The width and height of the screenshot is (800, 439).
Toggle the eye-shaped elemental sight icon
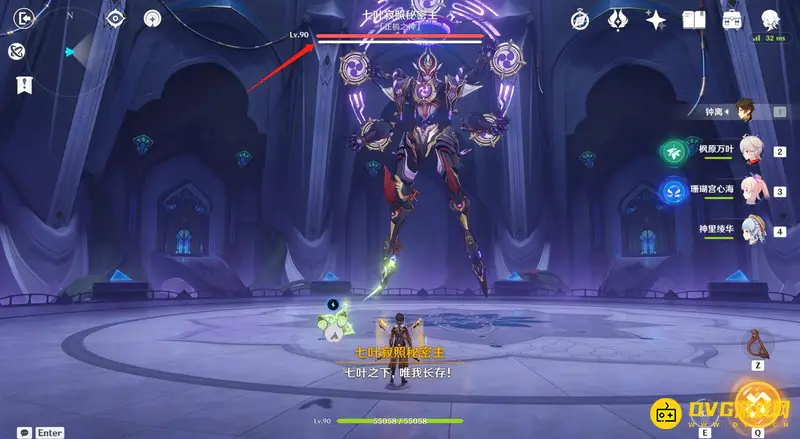116,18
